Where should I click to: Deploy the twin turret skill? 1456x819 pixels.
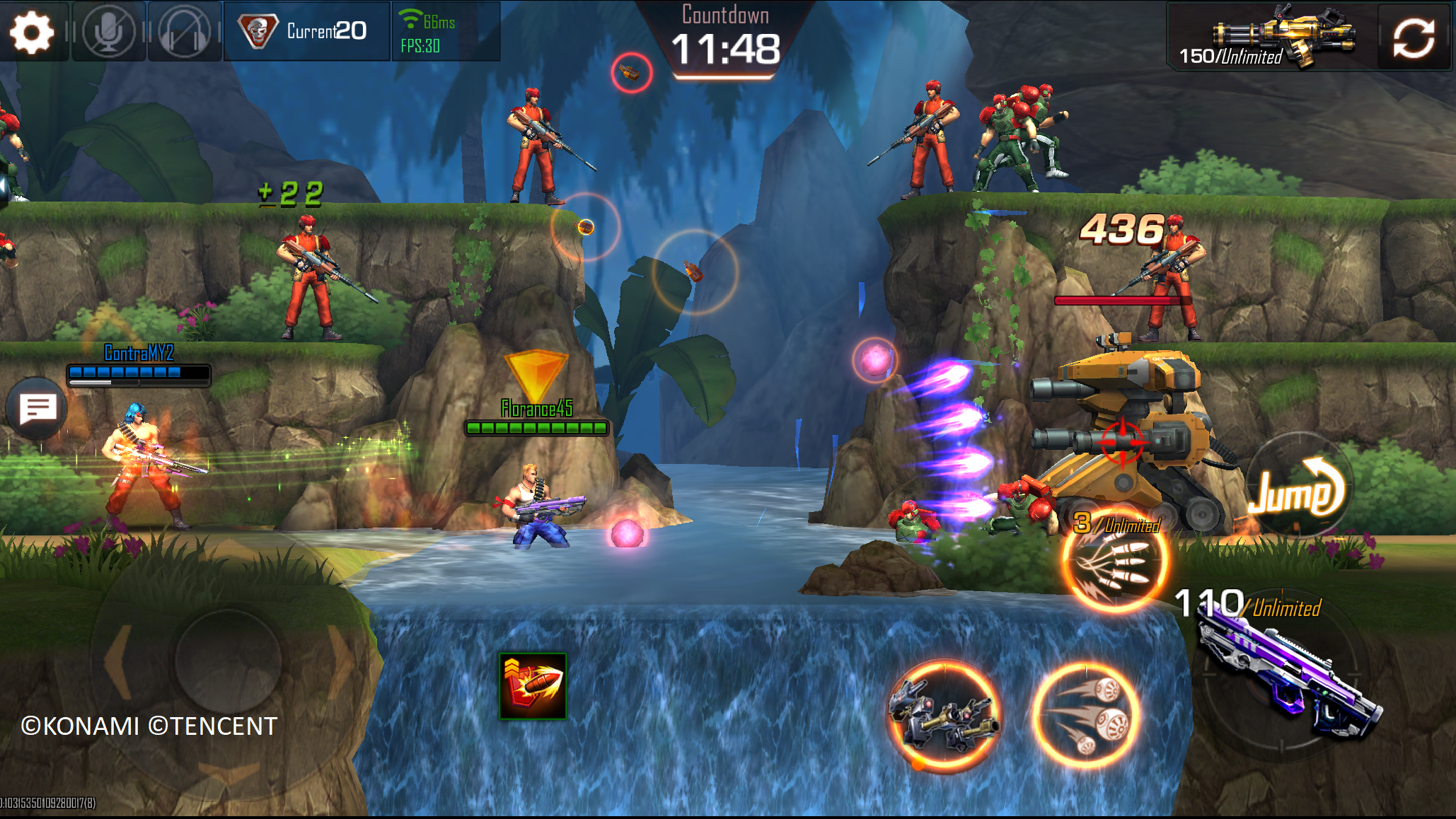tap(943, 715)
